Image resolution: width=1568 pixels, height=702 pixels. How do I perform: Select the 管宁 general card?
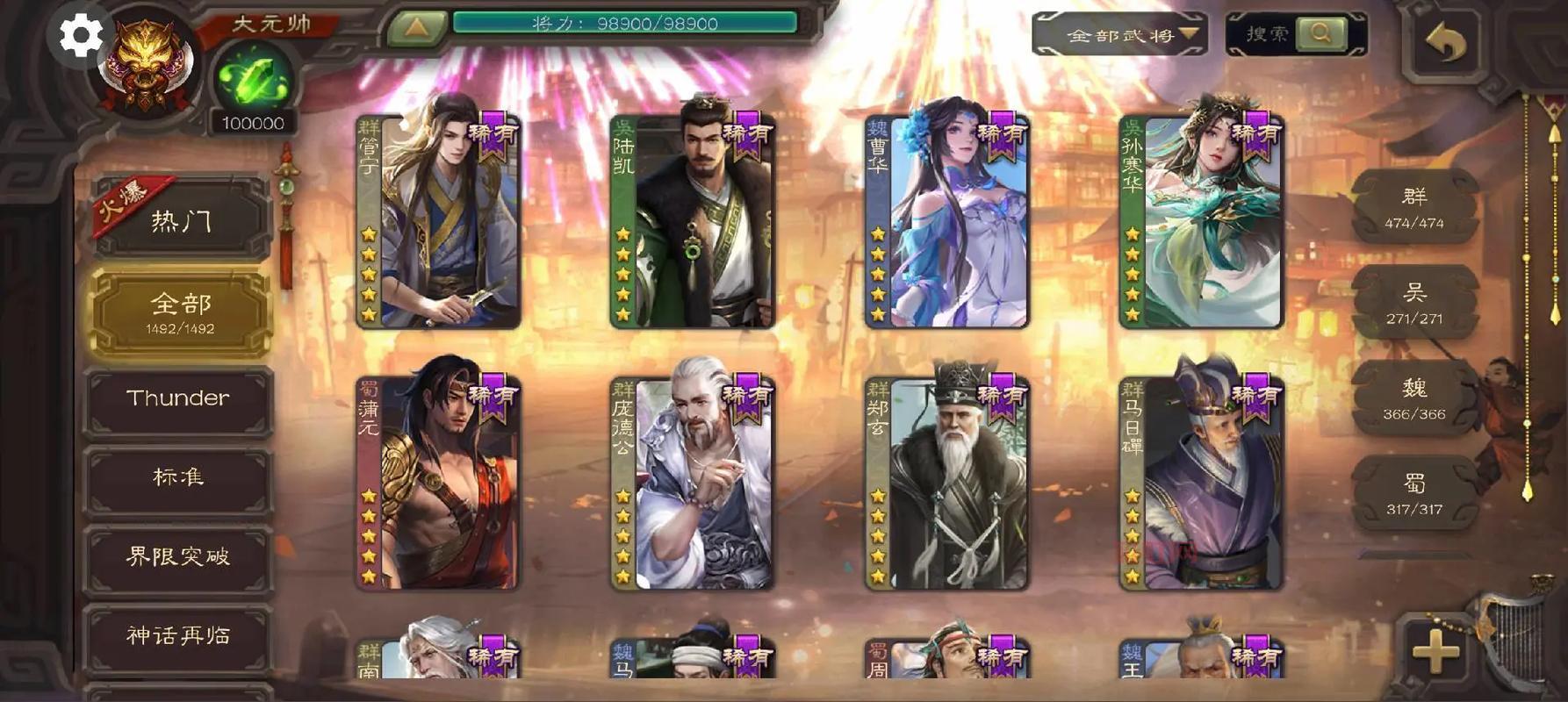[x=439, y=222]
